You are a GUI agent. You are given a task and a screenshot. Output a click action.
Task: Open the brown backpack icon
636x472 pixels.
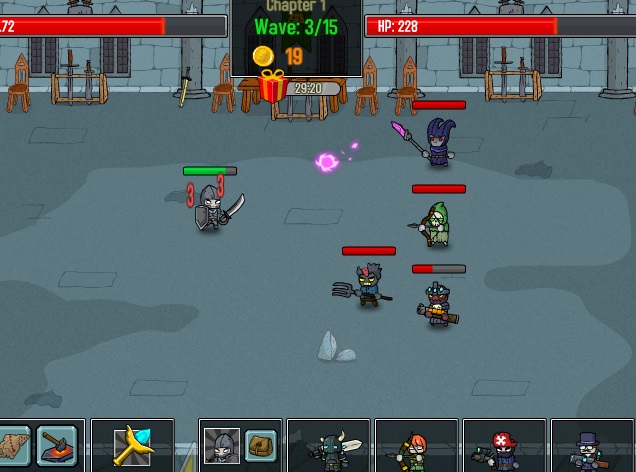261,445
